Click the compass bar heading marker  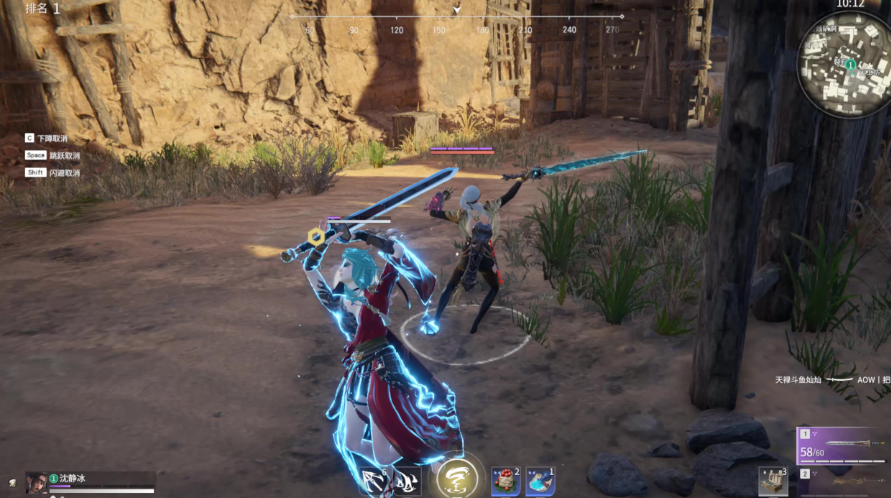[x=457, y=9]
